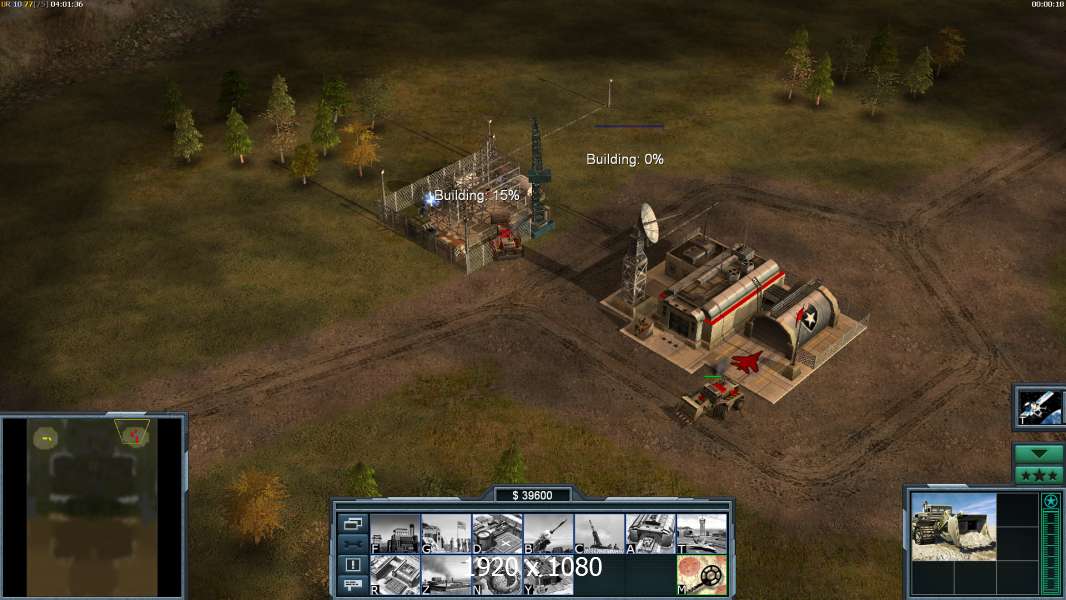Open the chat message button
Viewport: 1066px width, 600px height.
click(x=352, y=585)
